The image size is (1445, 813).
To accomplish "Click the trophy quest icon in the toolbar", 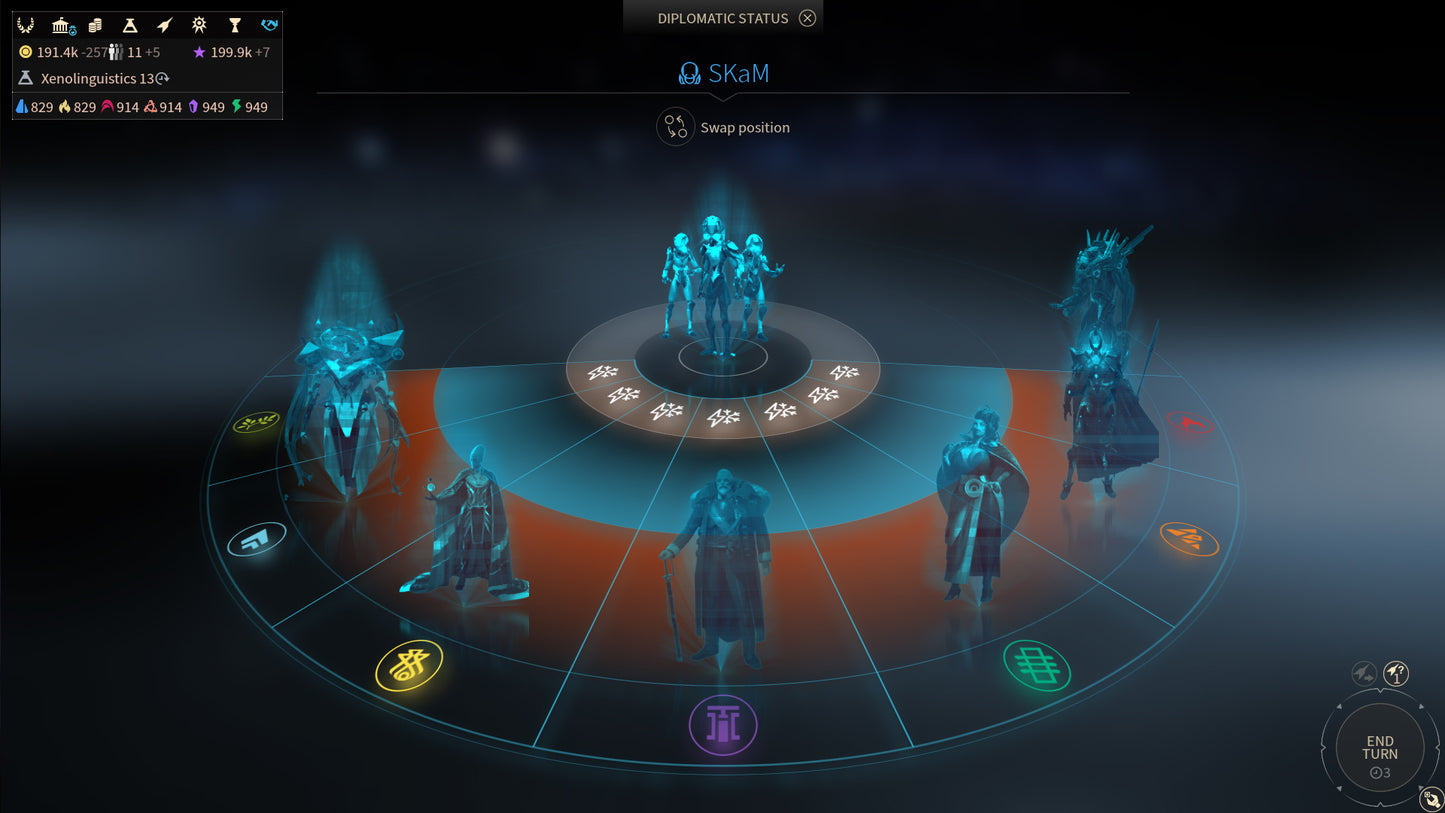I will [234, 25].
